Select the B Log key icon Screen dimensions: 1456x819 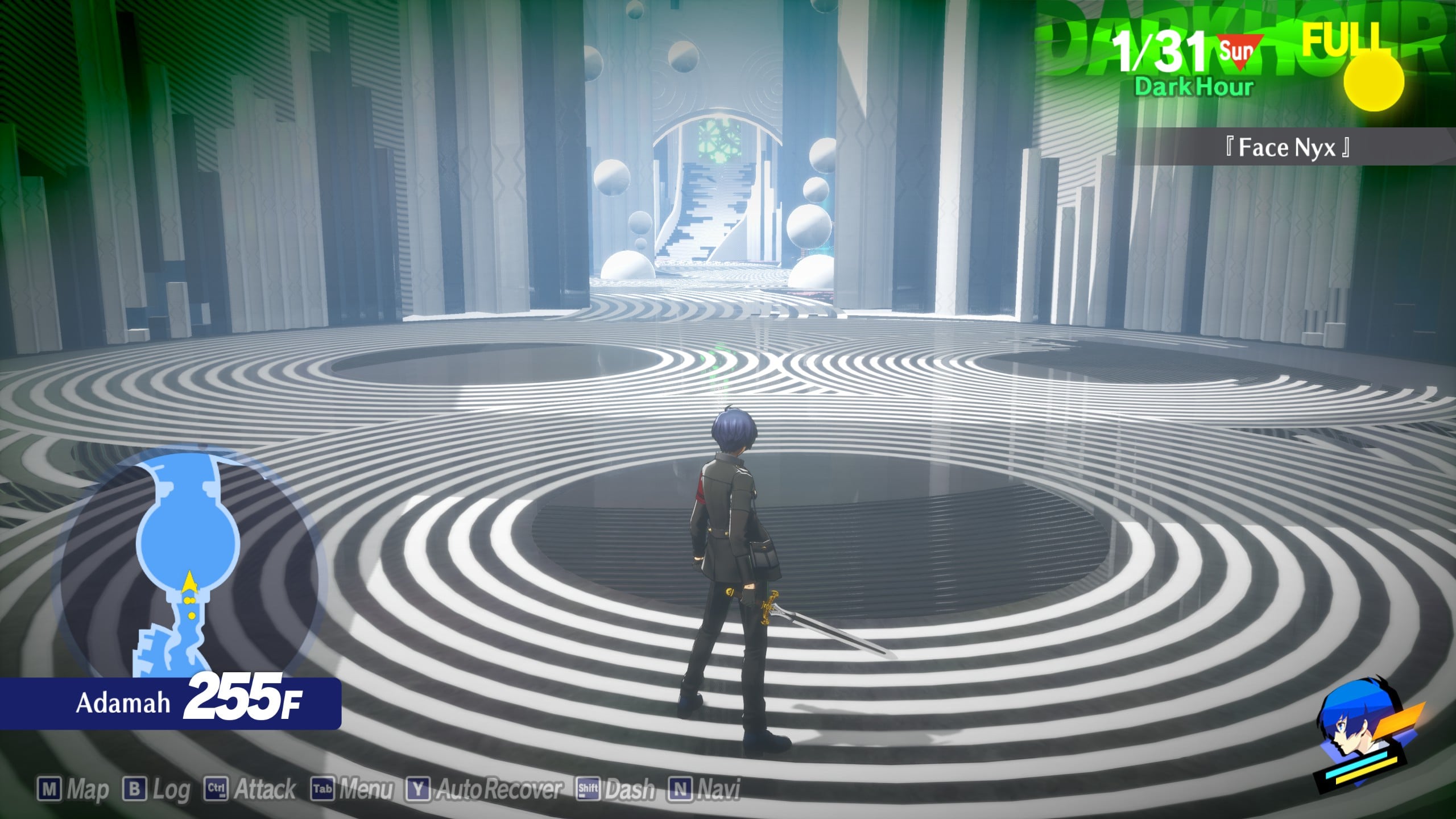135,788
